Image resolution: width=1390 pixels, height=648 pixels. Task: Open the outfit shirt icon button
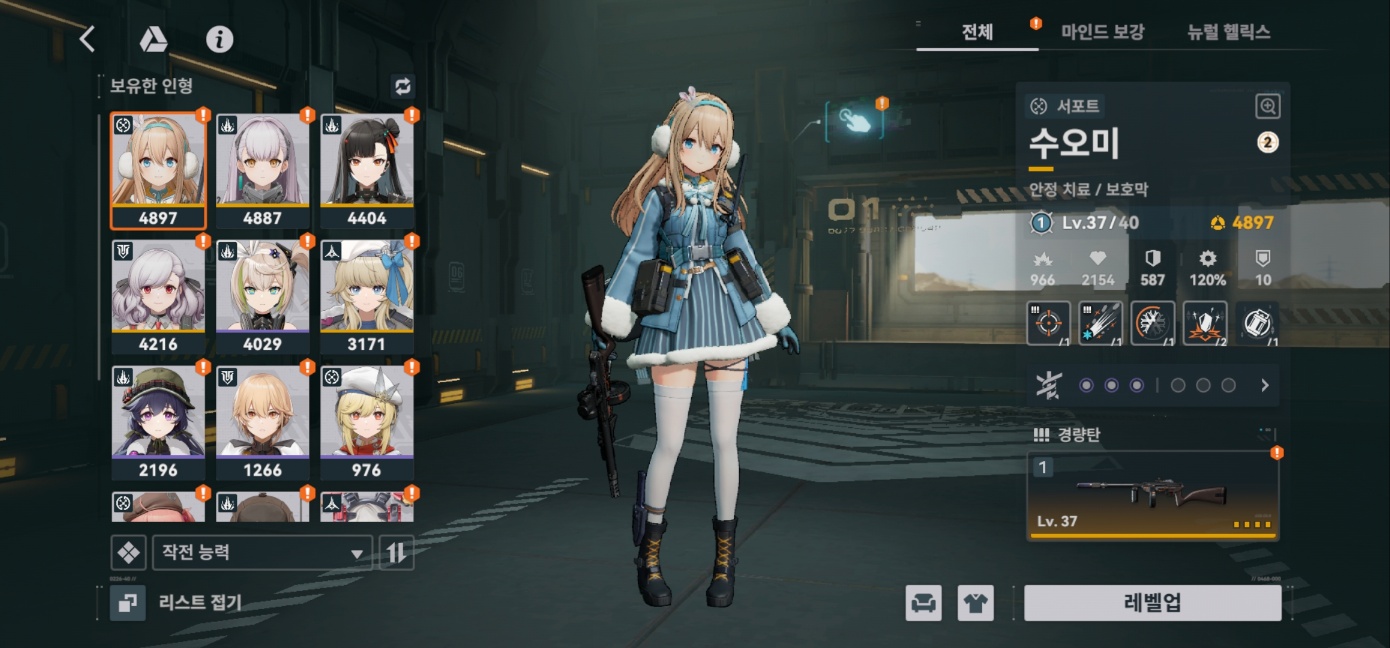tap(976, 603)
